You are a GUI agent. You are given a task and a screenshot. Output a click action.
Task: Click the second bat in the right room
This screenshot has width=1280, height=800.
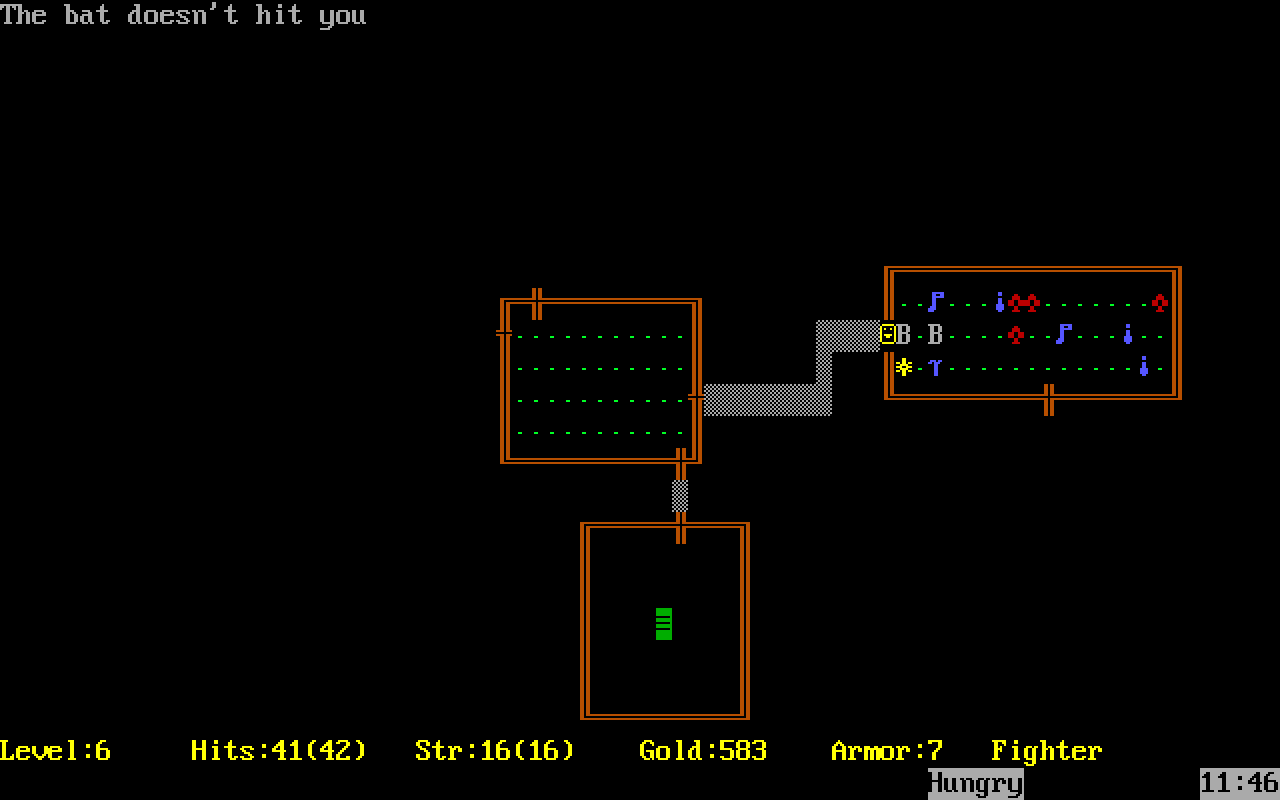933,334
